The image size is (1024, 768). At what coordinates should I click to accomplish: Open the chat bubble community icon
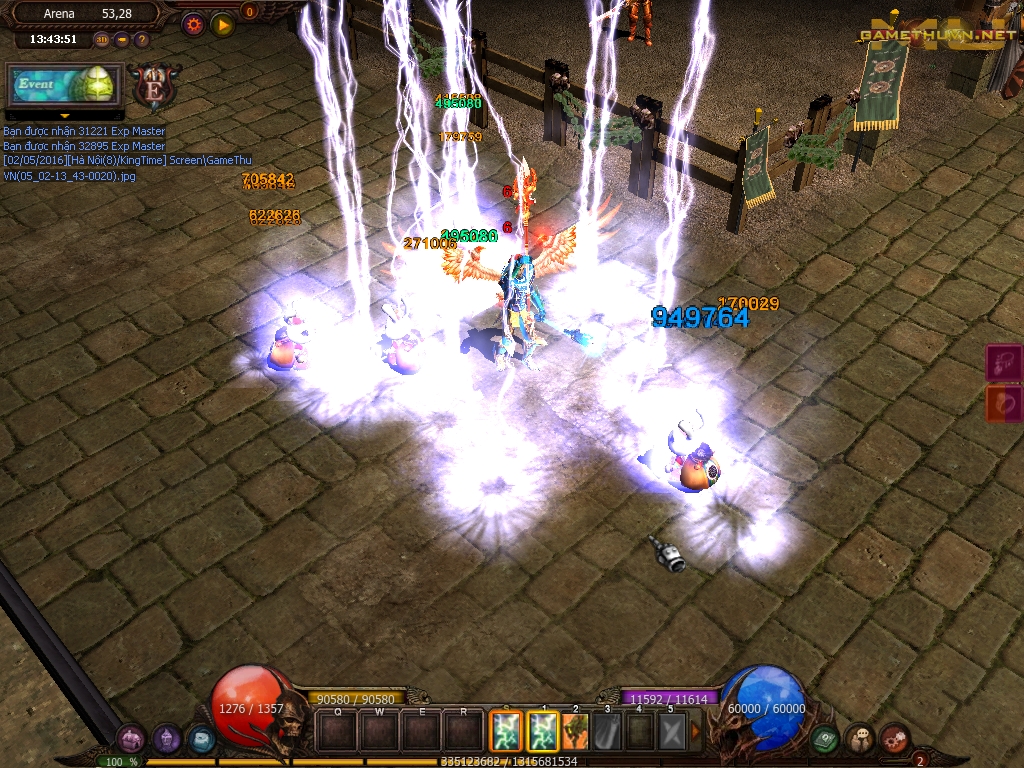(859, 739)
